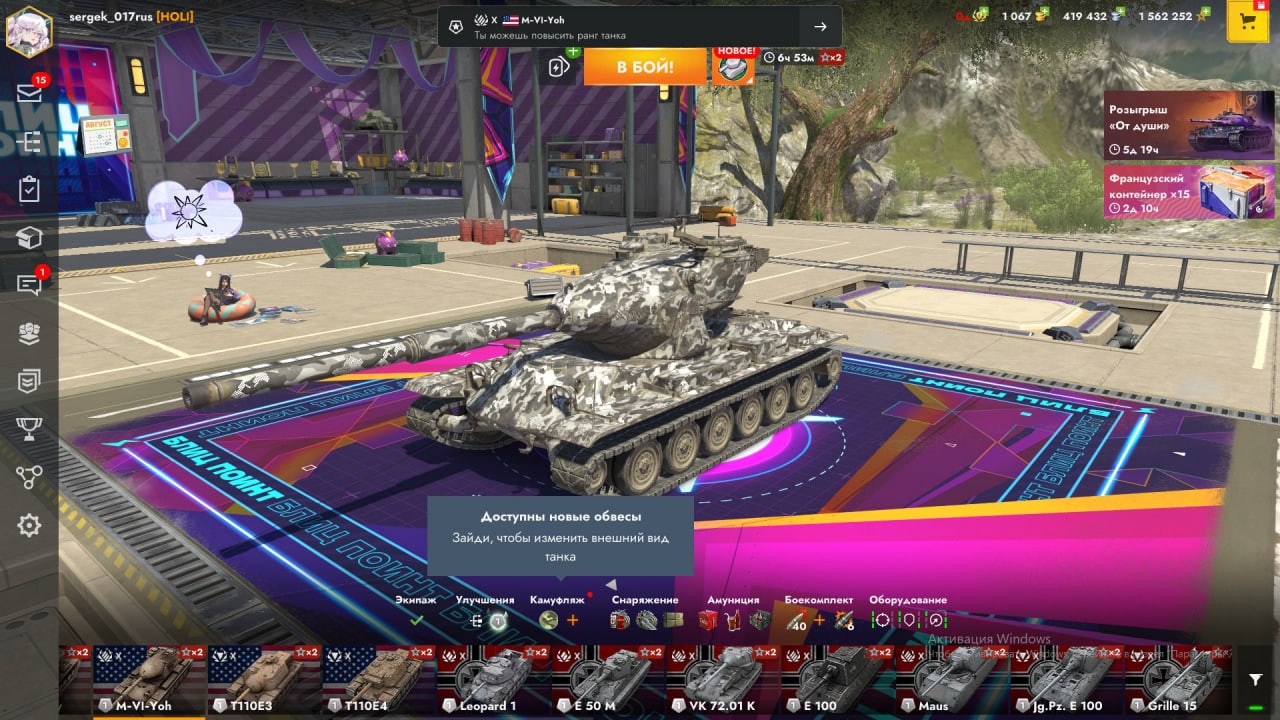Open the Оборудование equipment slots
Image resolution: width=1280 pixels, height=720 pixels.
click(908, 612)
